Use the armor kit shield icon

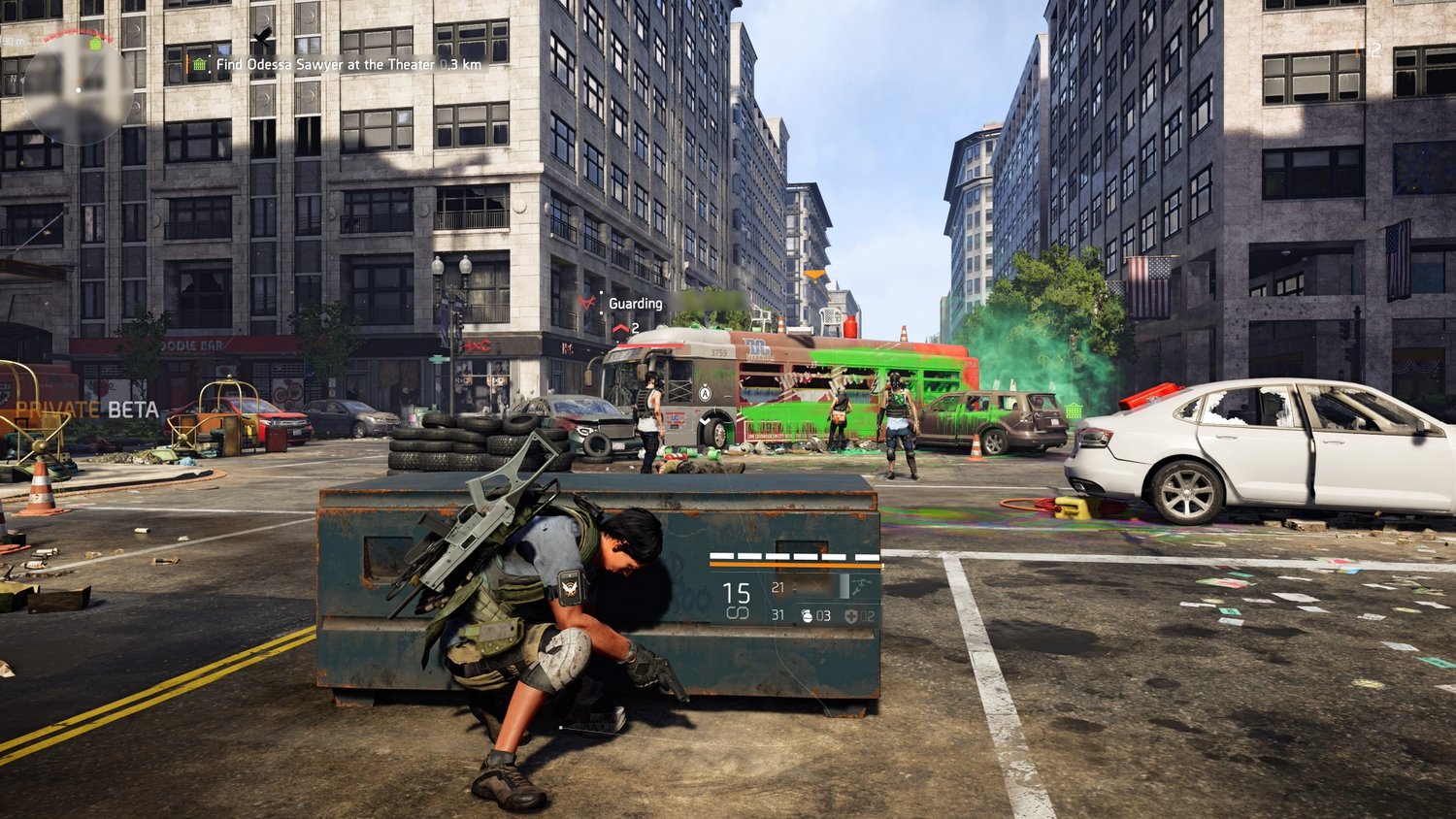click(x=851, y=616)
